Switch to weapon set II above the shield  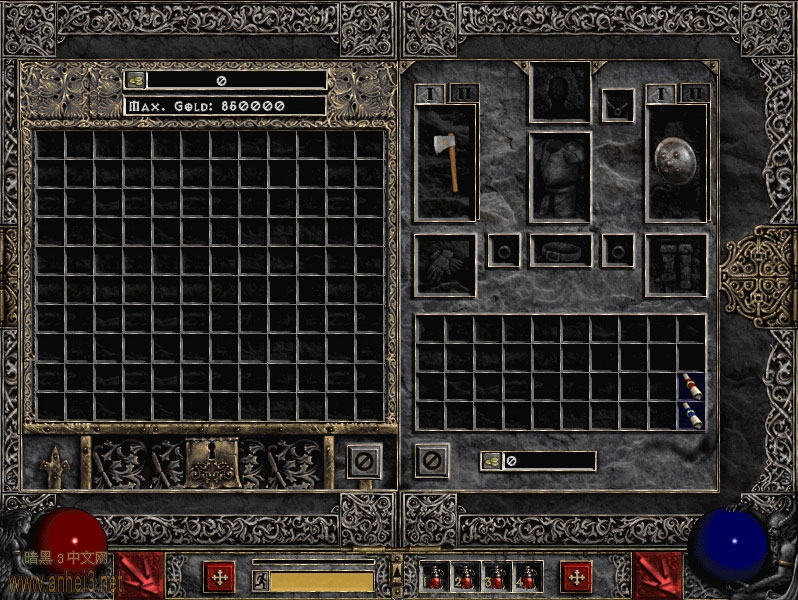[x=694, y=93]
